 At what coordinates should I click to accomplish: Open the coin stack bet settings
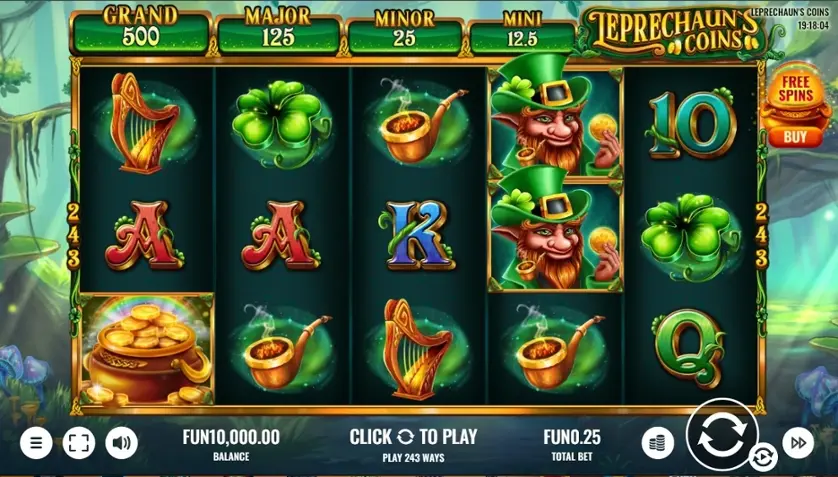[x=657, y=442]
